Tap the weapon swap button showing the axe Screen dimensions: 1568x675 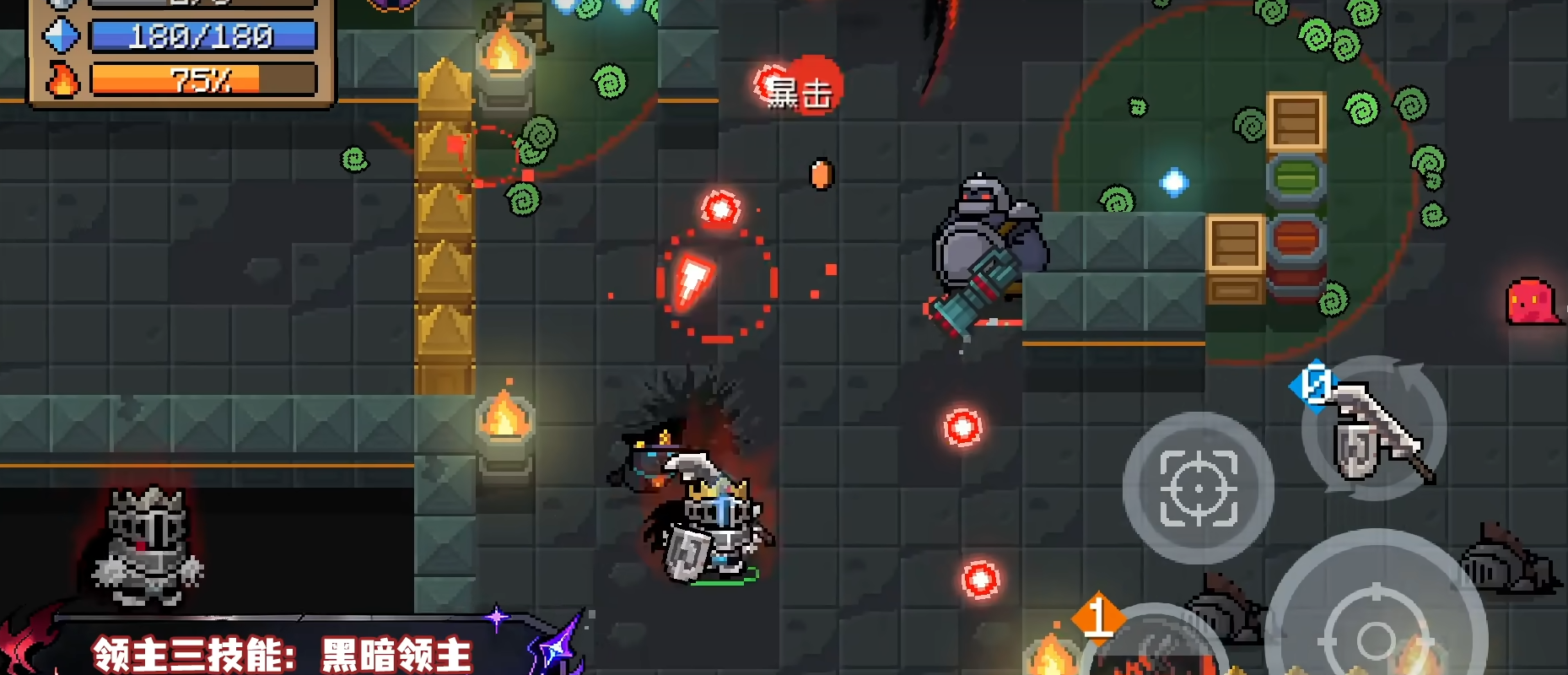[x=1374, y=429]
